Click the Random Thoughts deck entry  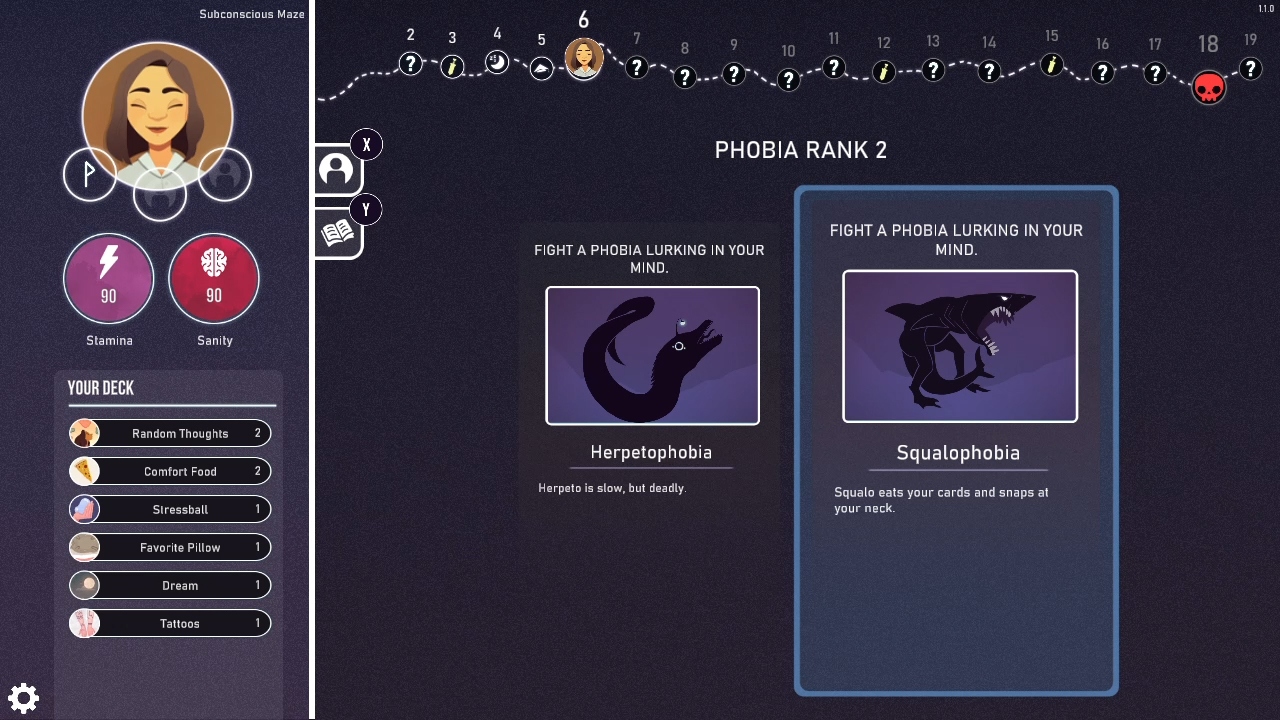pos(169,433)
